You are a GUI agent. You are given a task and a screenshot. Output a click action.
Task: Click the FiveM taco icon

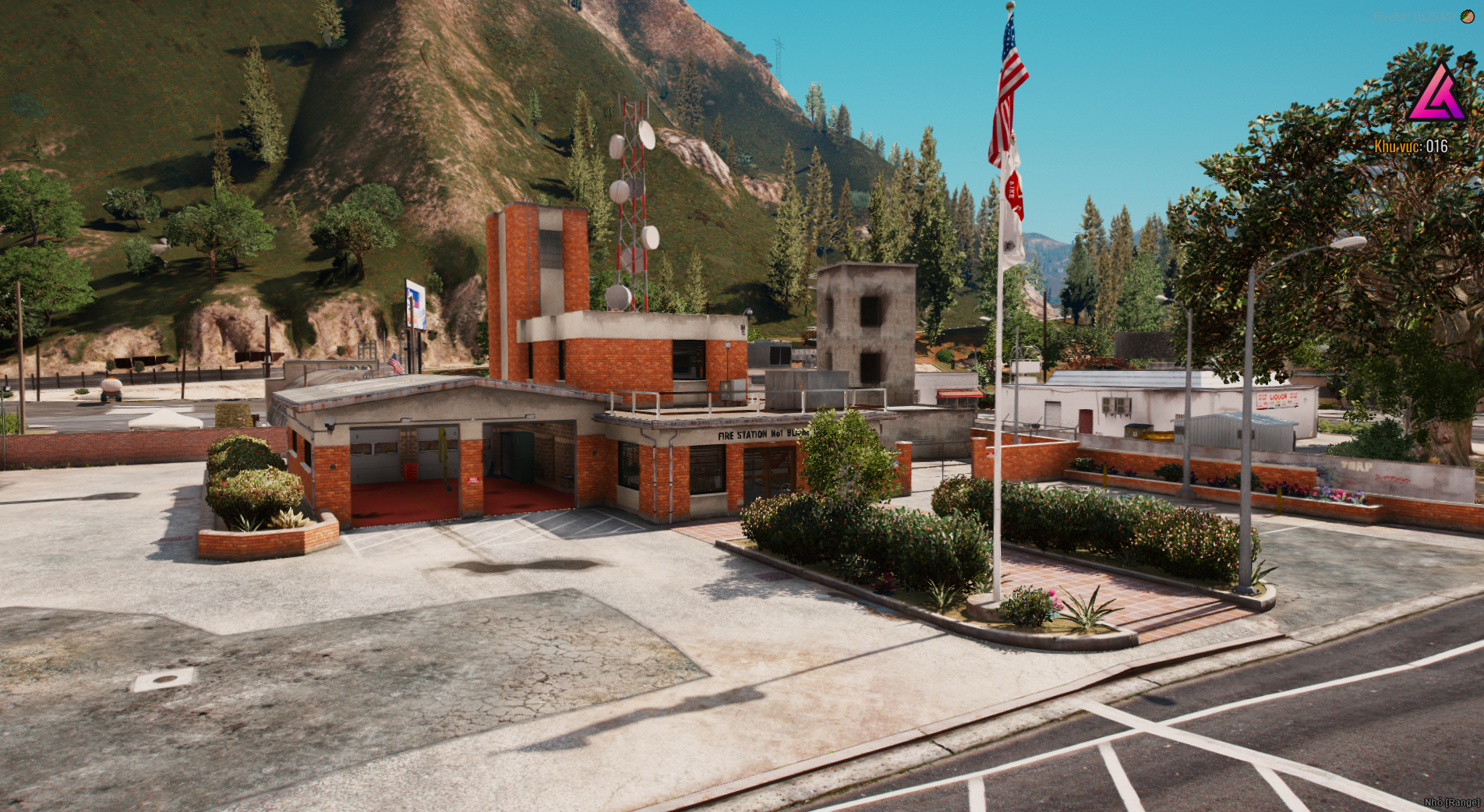tap(1468, 16)
